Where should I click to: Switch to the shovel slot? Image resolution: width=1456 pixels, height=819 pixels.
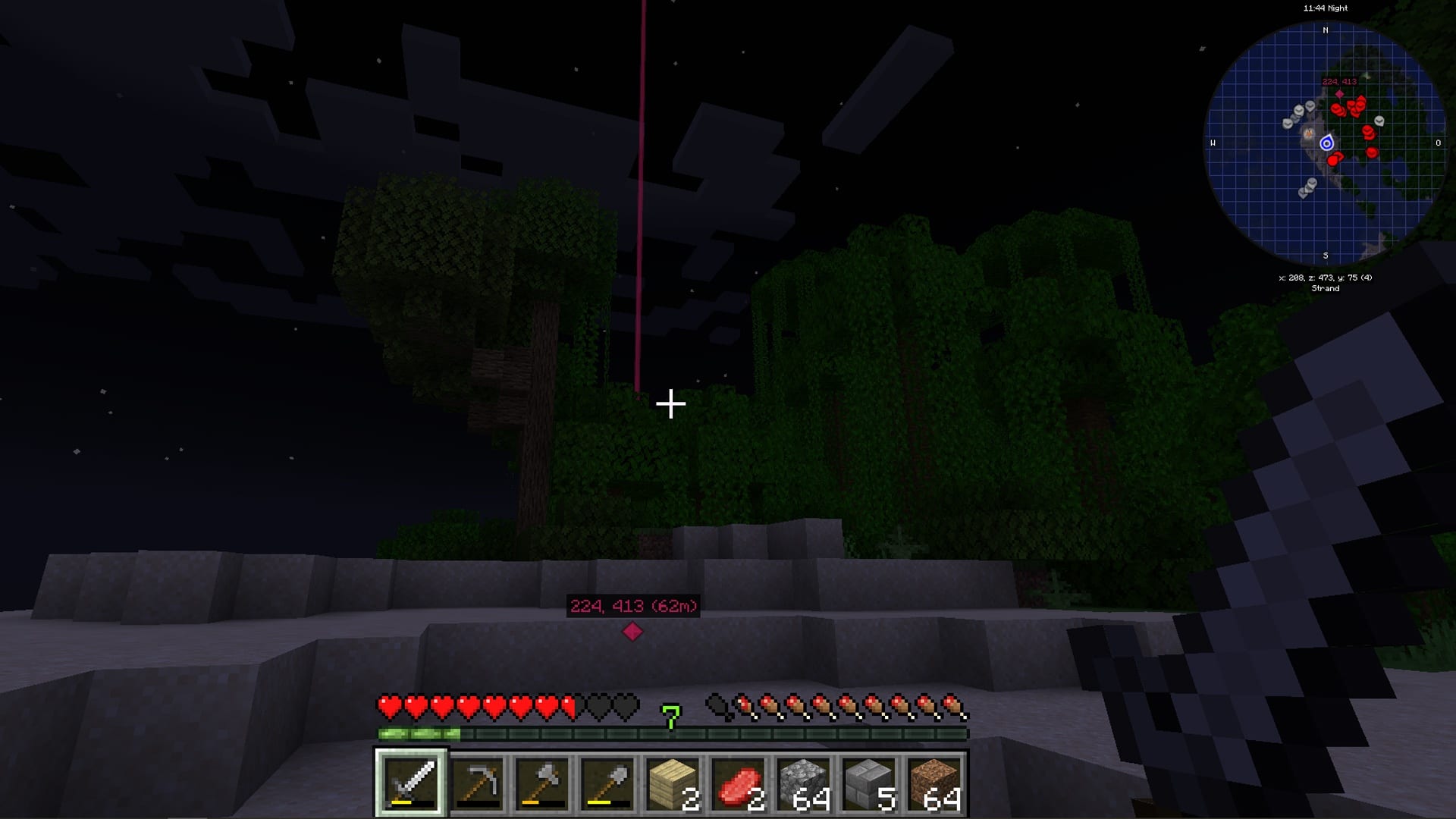tap(607, 783)
